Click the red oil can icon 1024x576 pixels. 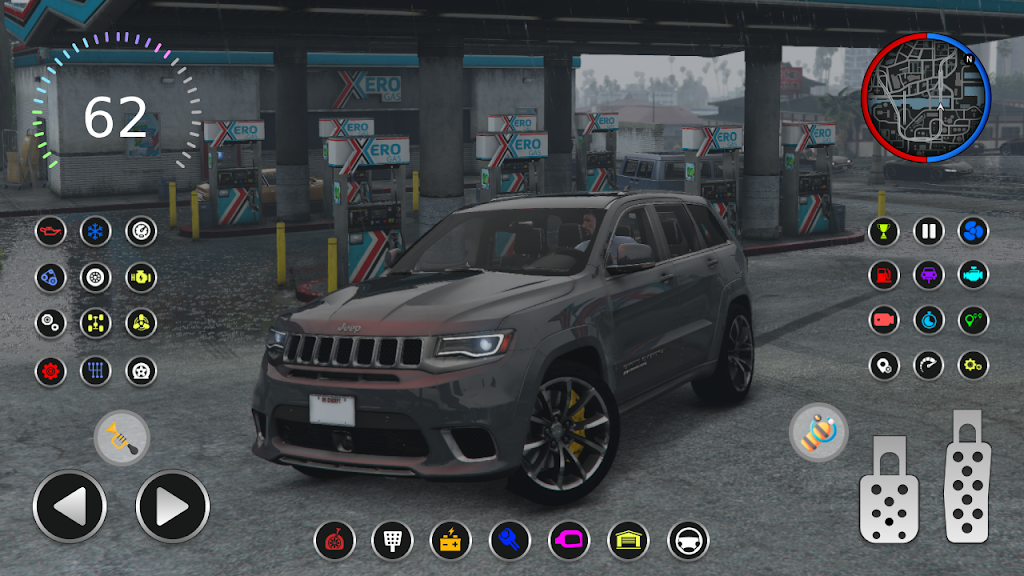50,232
